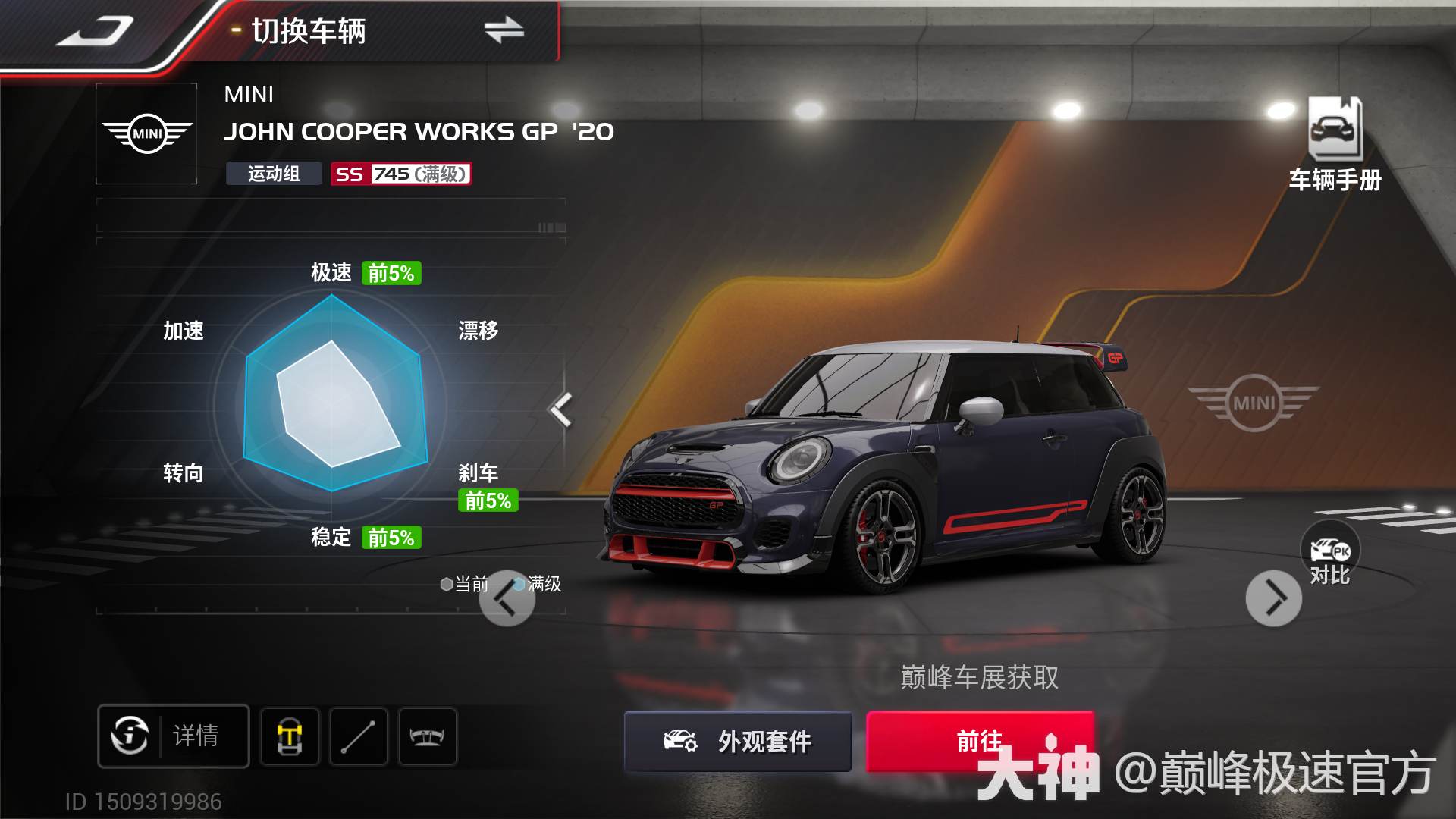Collapse the stats panel with the chevron

[x=561, y=409]
